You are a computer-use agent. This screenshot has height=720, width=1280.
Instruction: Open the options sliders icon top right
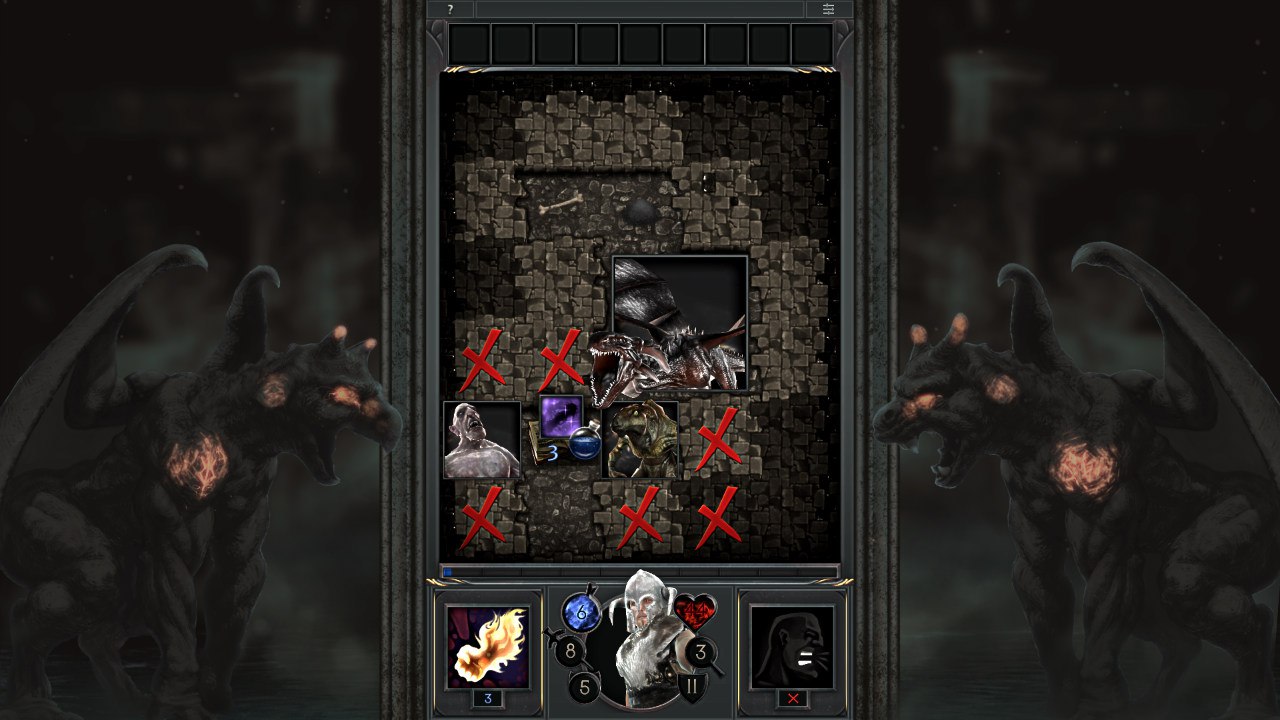point(828,10)
